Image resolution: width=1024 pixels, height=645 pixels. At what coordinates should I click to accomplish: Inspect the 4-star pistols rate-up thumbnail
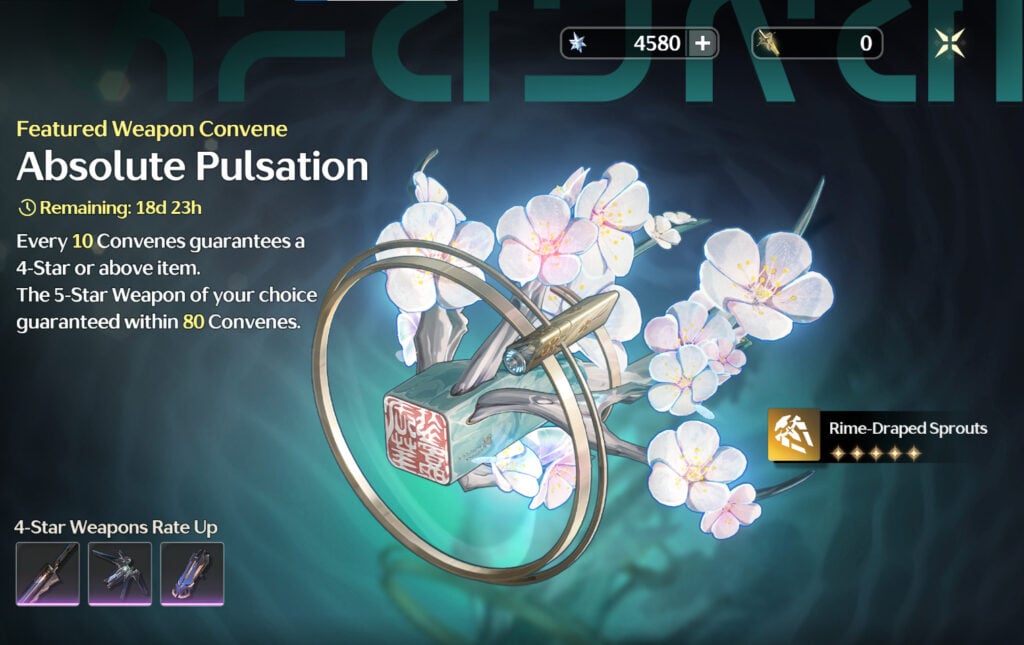click(x=120, y=574)
